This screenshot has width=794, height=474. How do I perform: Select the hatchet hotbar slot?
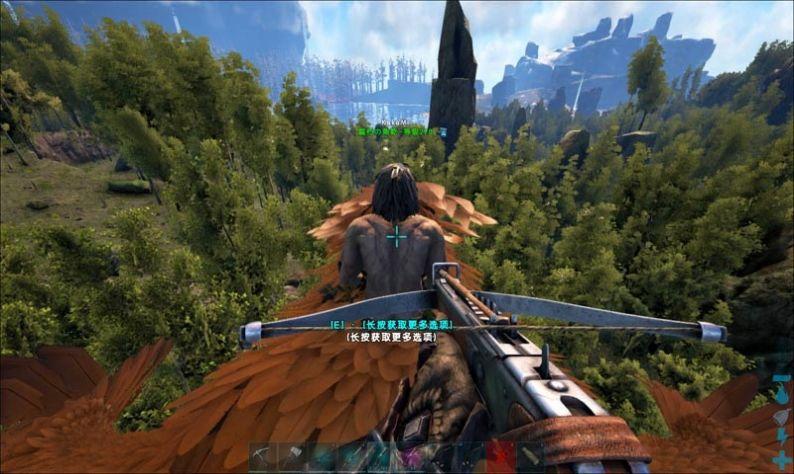[293, 458]
